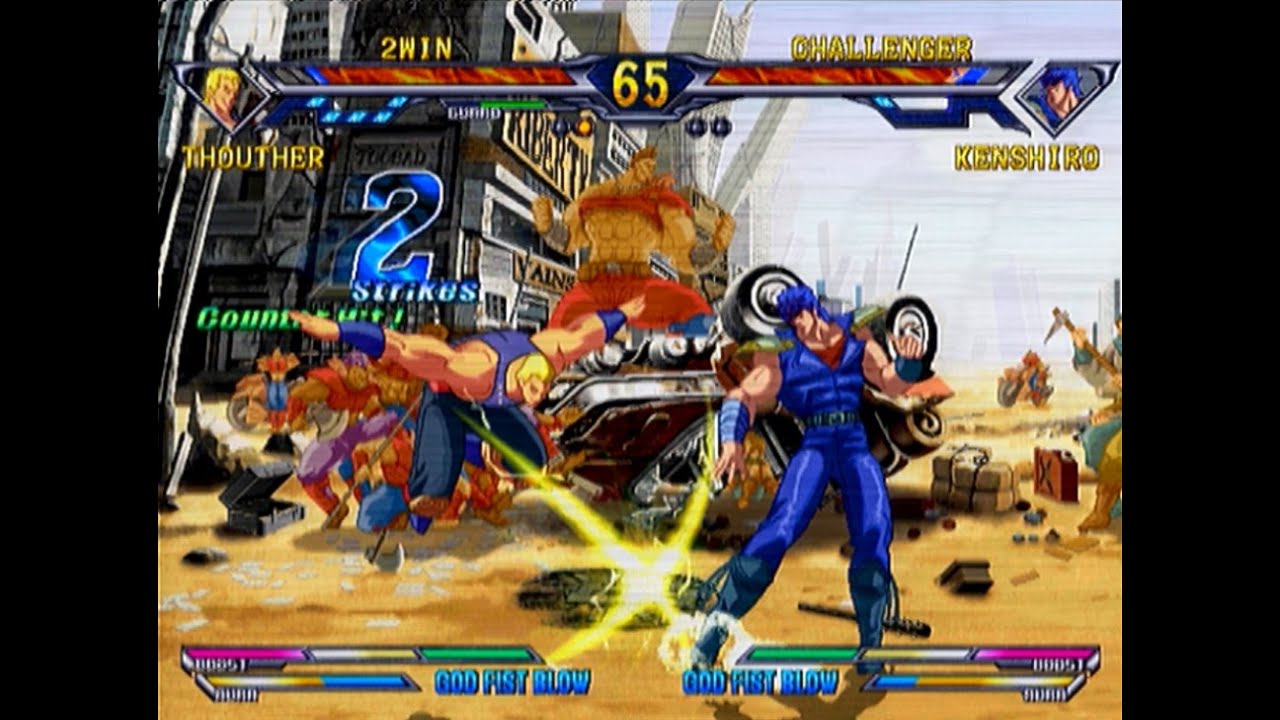Click Thouther's character portrait
Viewport: 1280px width, 720px height.
[223, 96]
